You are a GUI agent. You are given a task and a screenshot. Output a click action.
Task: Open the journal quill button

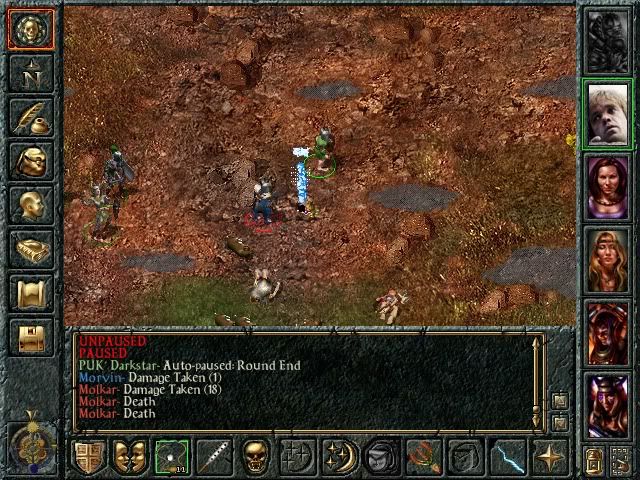point(31,117)
